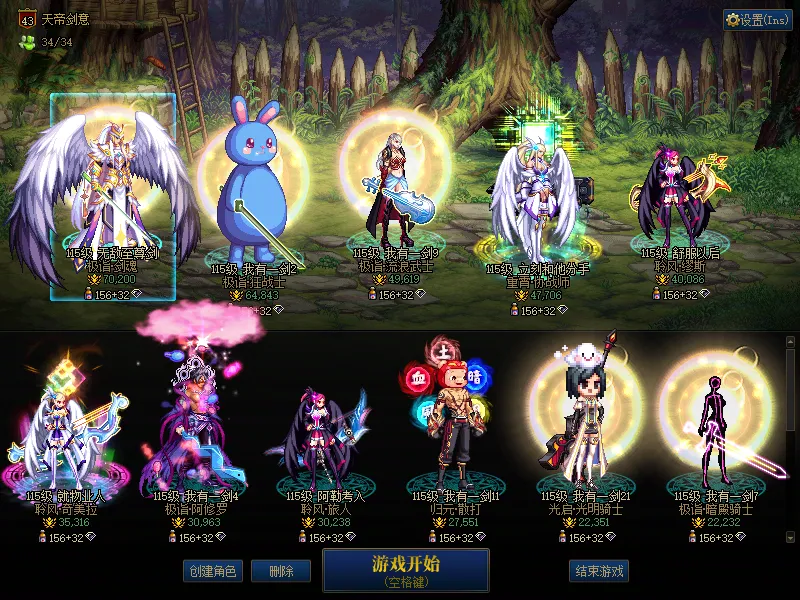Click the 创建角色 create character button
The width and height of the screenshot is (800, 600).
click(x=212, y=571)
